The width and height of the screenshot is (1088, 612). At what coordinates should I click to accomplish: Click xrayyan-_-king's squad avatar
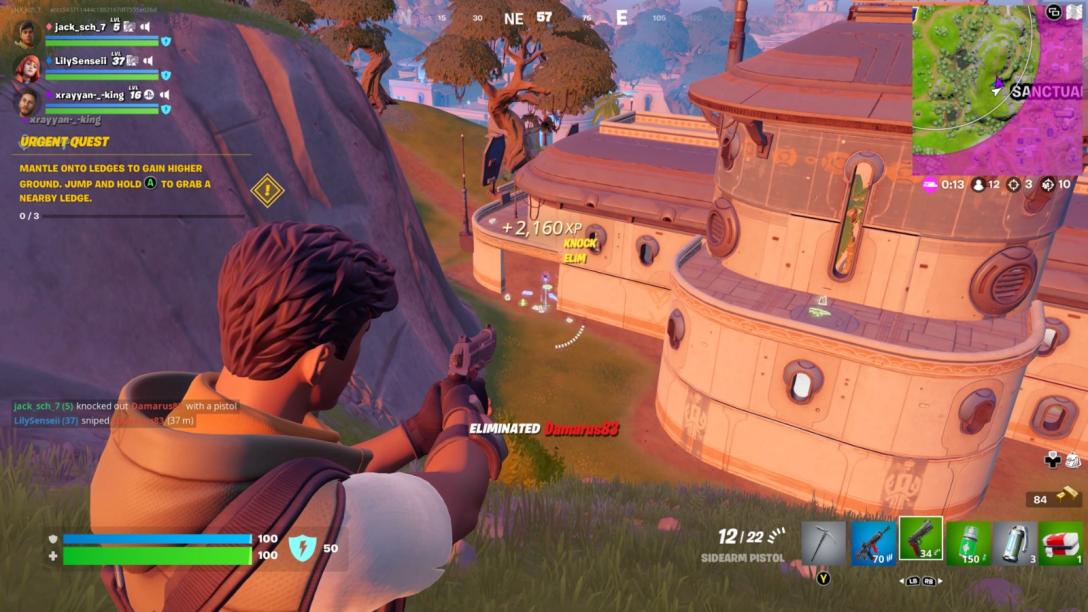point(27,101)
